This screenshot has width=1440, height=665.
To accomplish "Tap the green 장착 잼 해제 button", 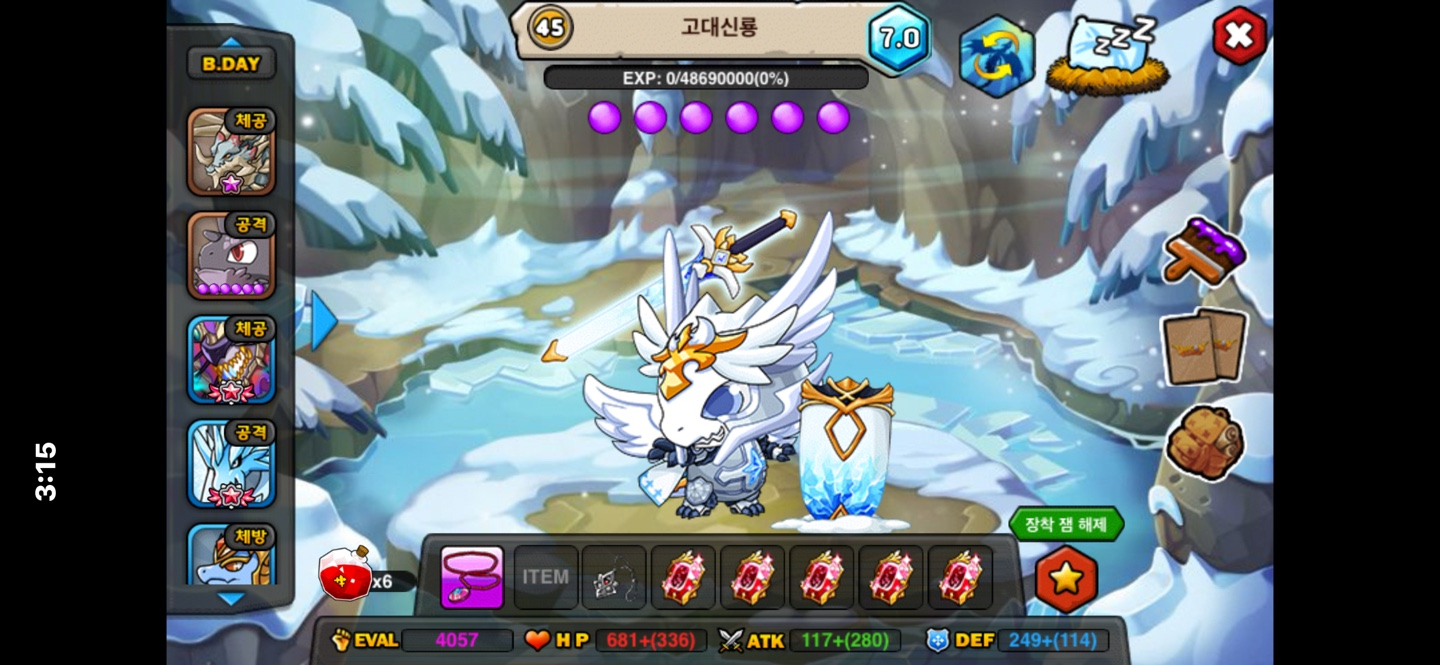I will [1066, 523].
